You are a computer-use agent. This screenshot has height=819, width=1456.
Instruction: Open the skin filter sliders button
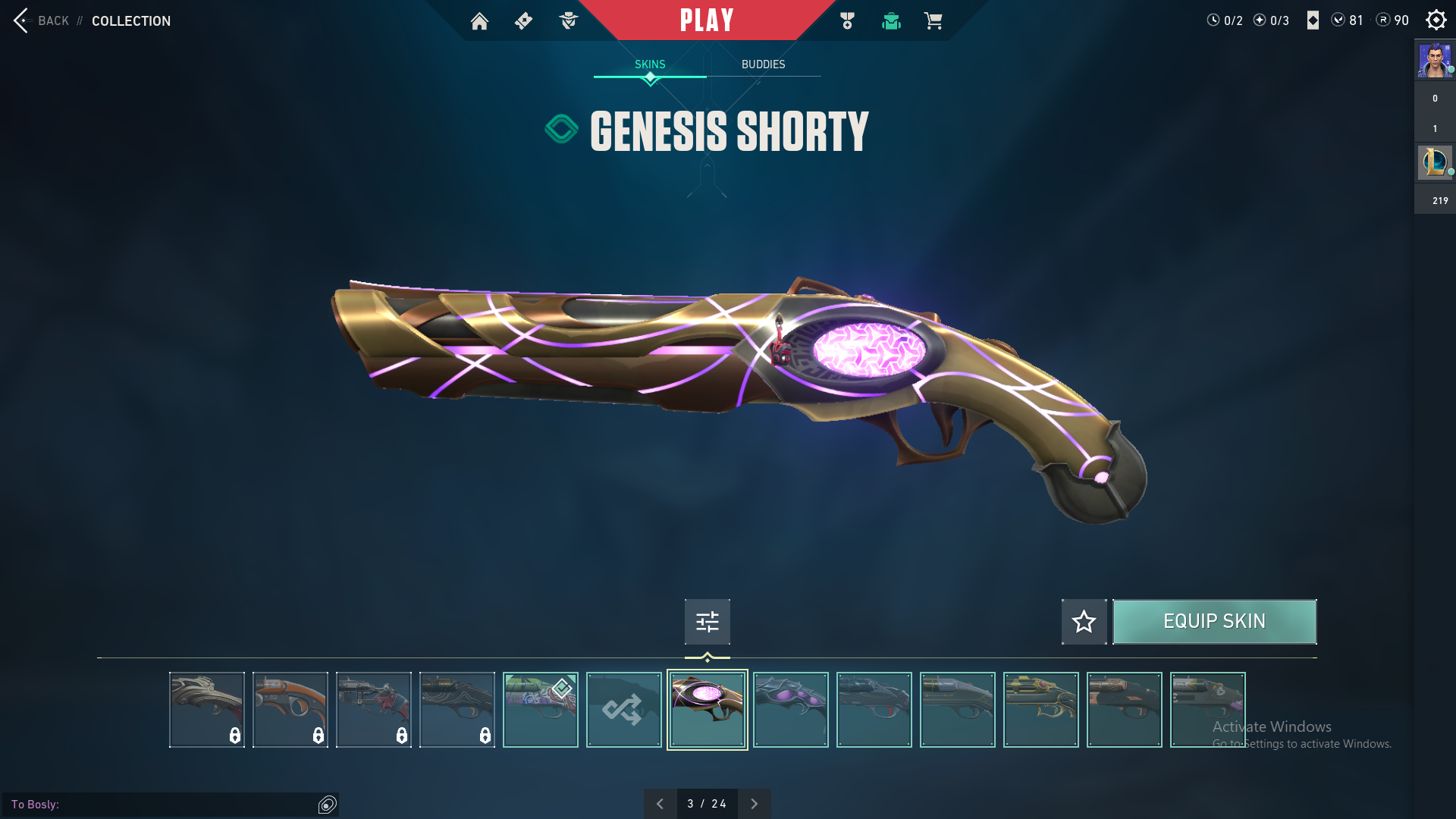(707, 622)
